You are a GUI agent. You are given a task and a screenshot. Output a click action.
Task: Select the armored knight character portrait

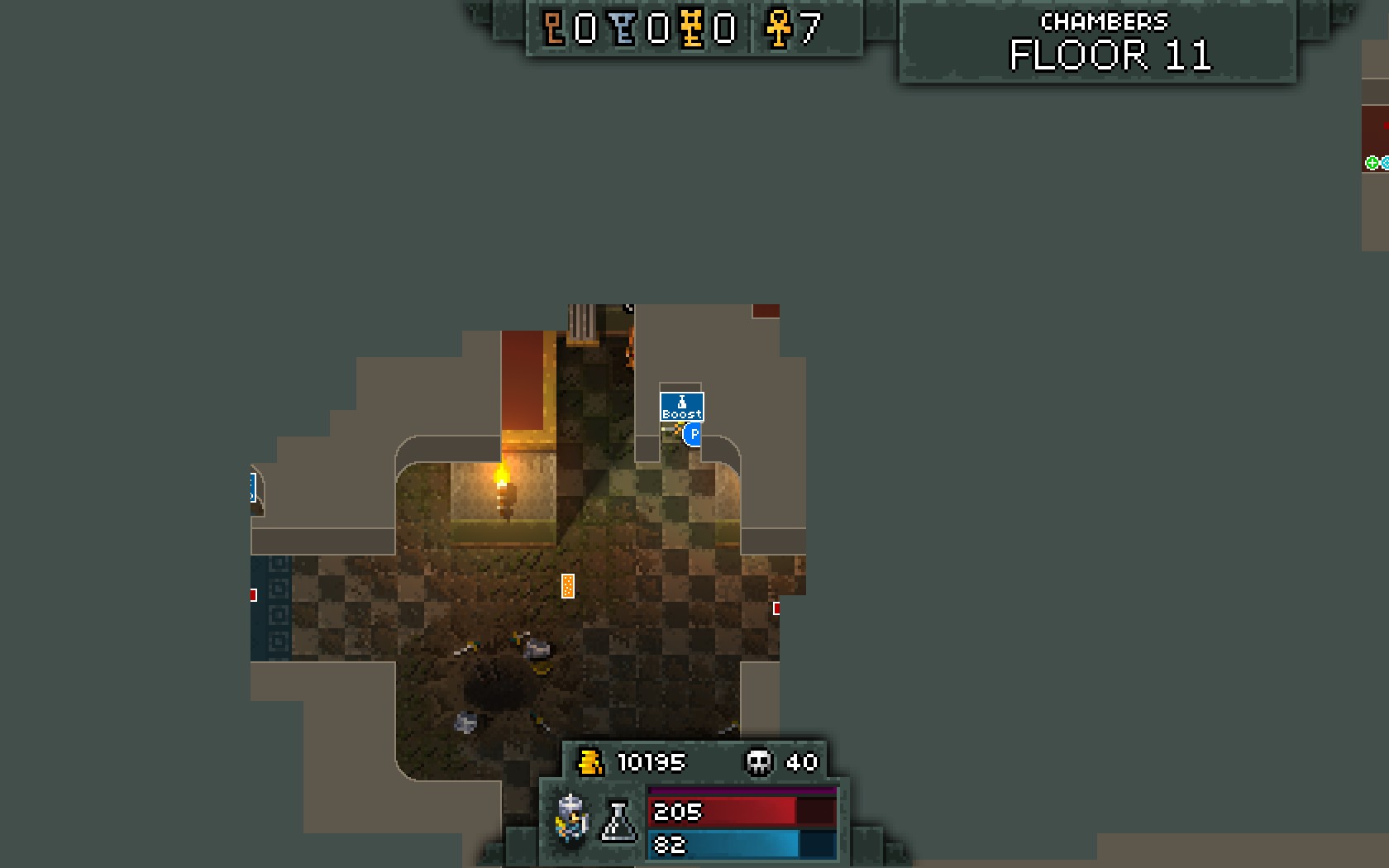click(x=571, y=818)
